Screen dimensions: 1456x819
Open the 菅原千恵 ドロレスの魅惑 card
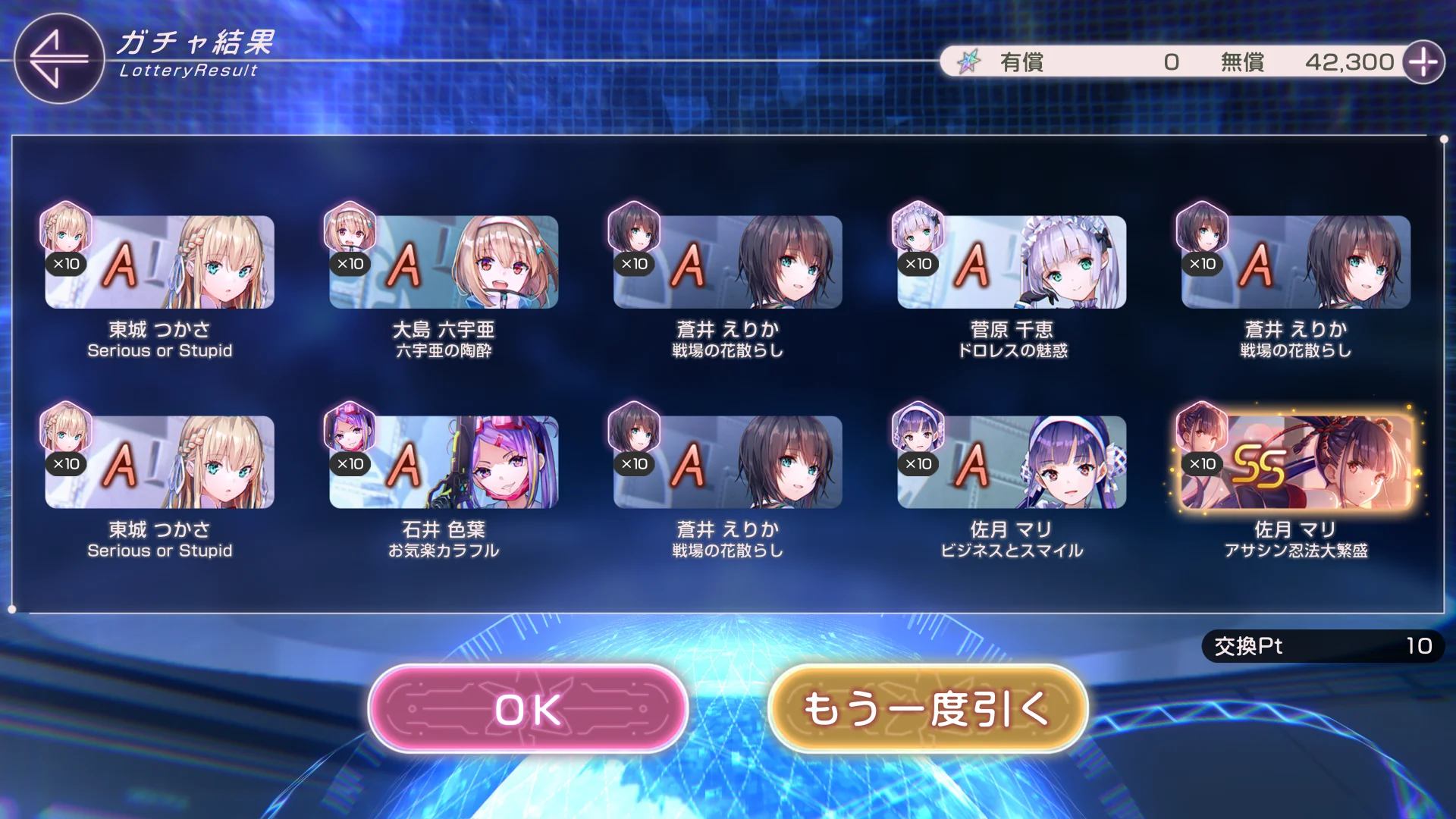1012,262
